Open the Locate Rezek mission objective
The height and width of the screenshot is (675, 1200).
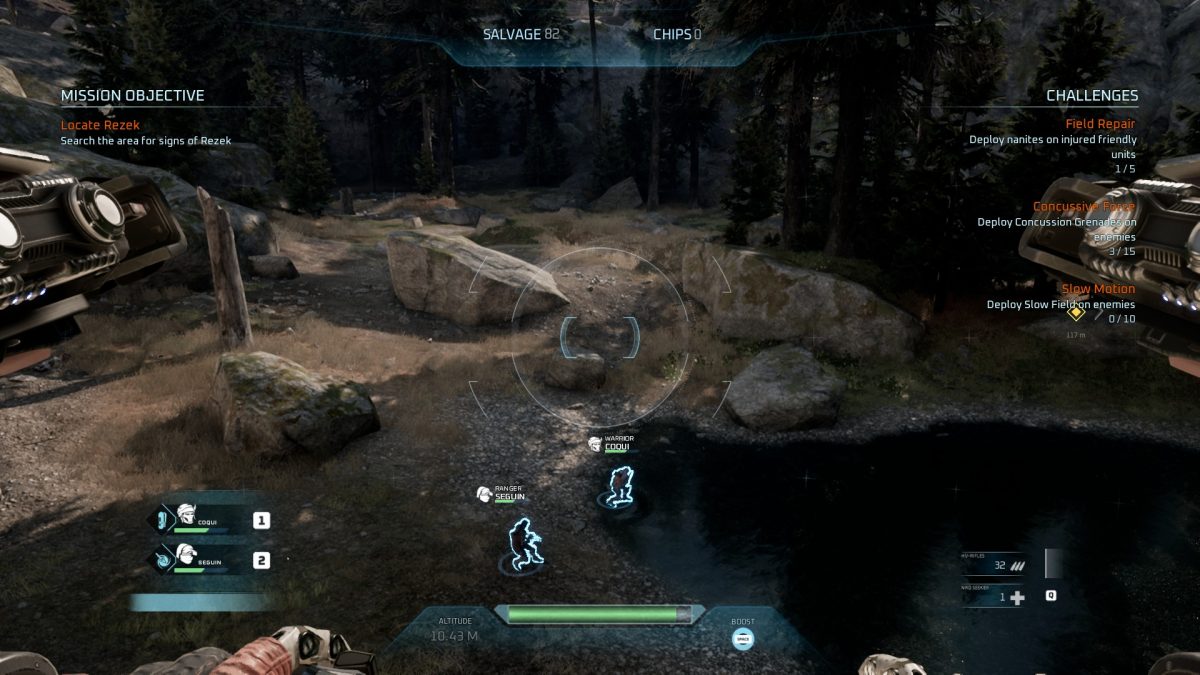tap(100, 125)
